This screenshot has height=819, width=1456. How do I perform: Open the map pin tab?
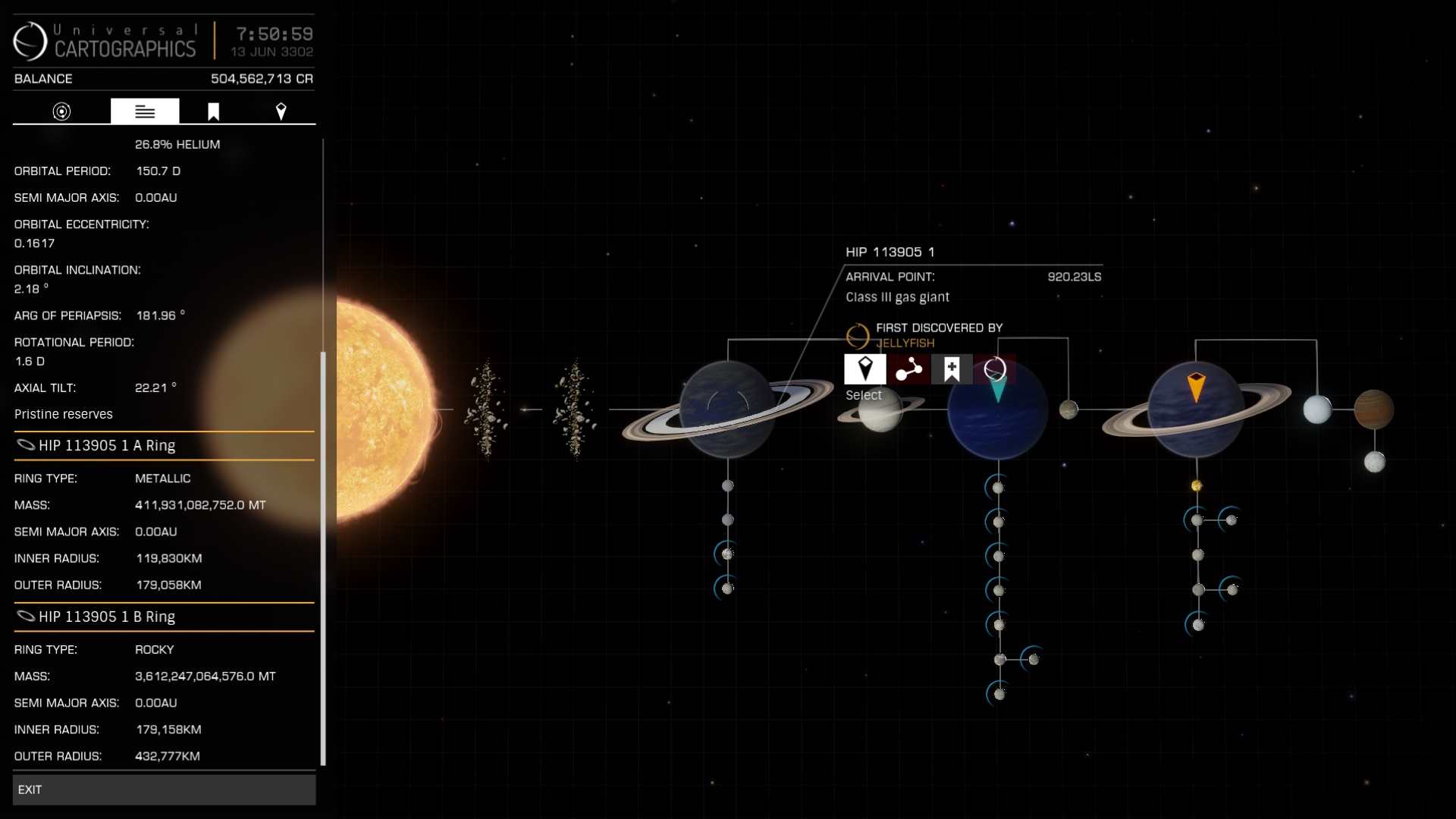pos(281,111)
